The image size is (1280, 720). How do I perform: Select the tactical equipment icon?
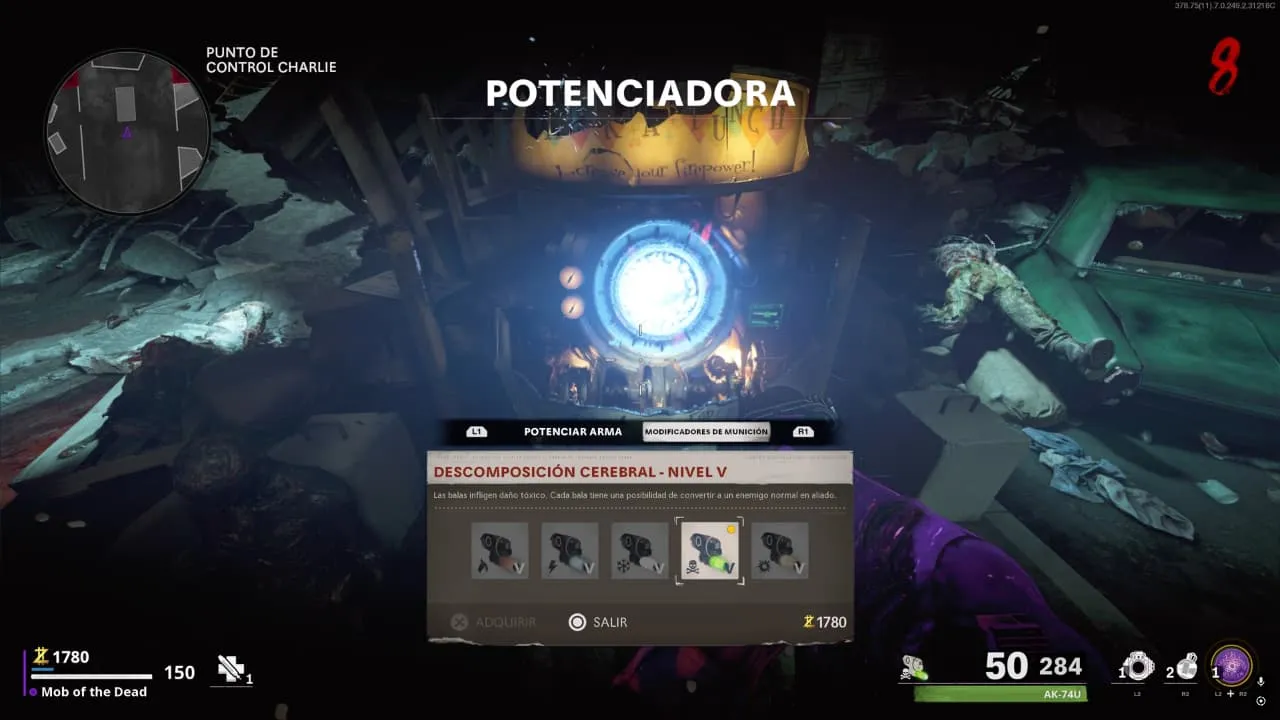(1137, 666)
